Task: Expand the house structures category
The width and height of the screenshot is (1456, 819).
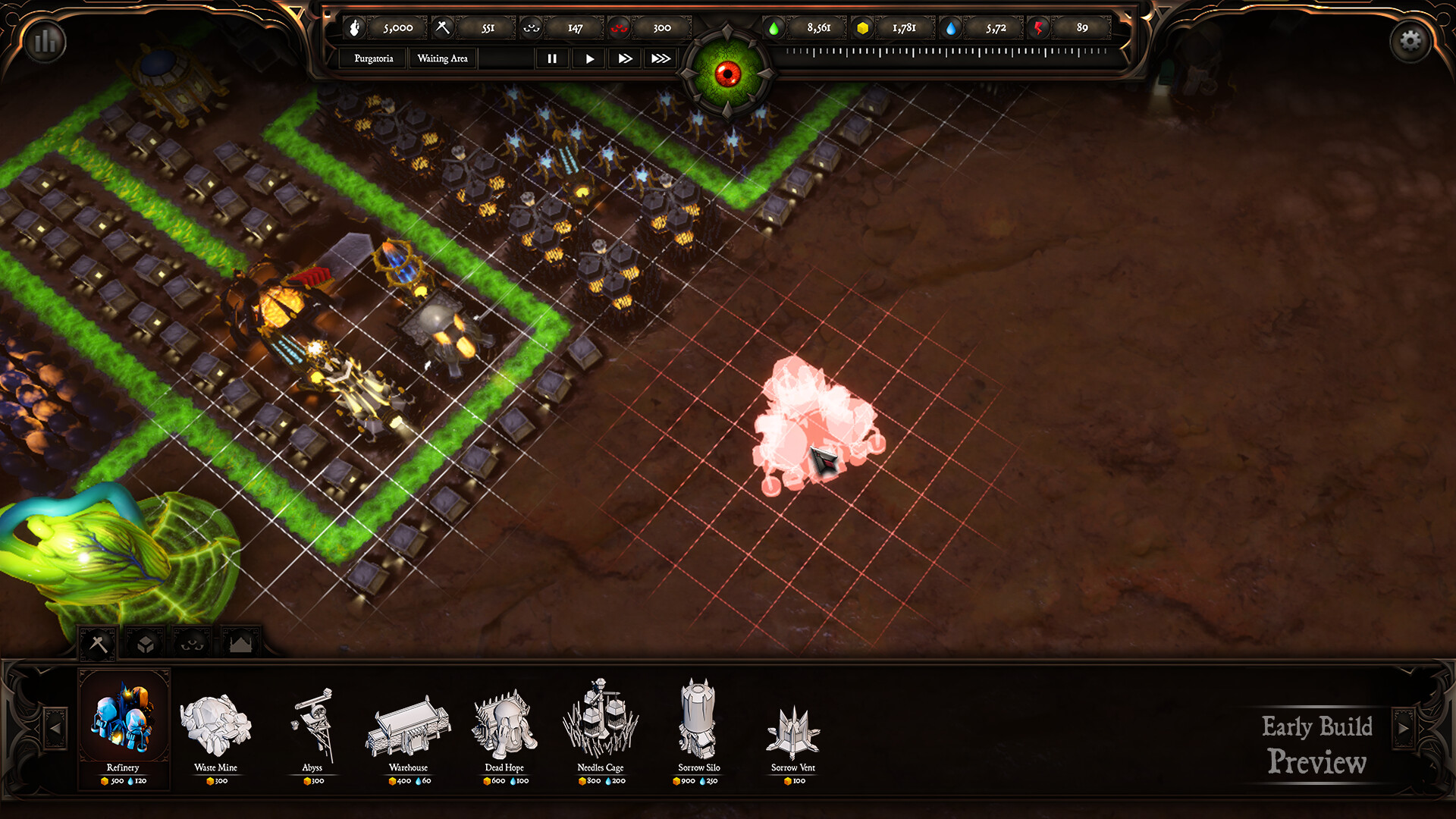Action: (x=240, y=641)
